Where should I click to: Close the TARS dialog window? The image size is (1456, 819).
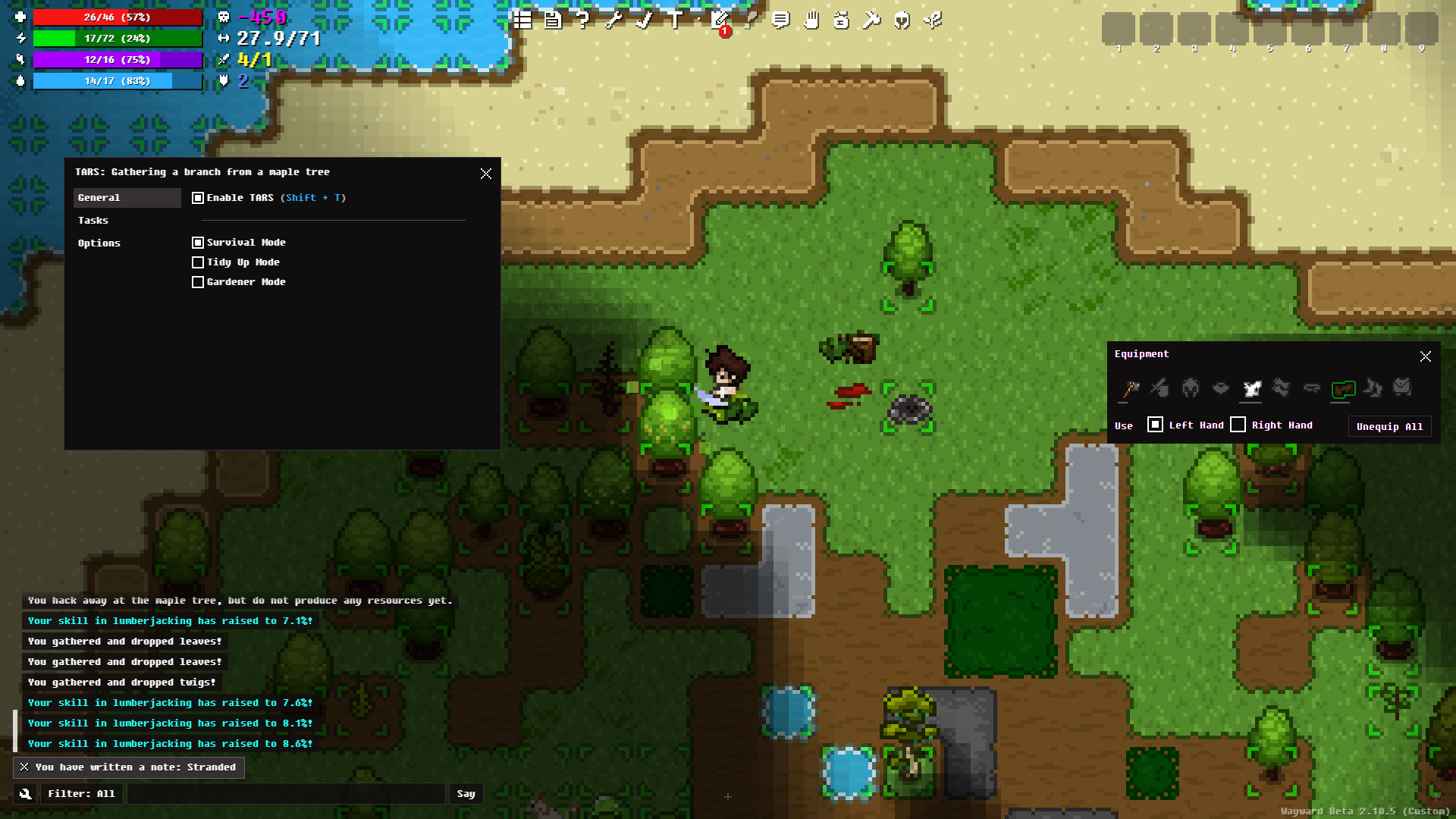coord(486,174)
